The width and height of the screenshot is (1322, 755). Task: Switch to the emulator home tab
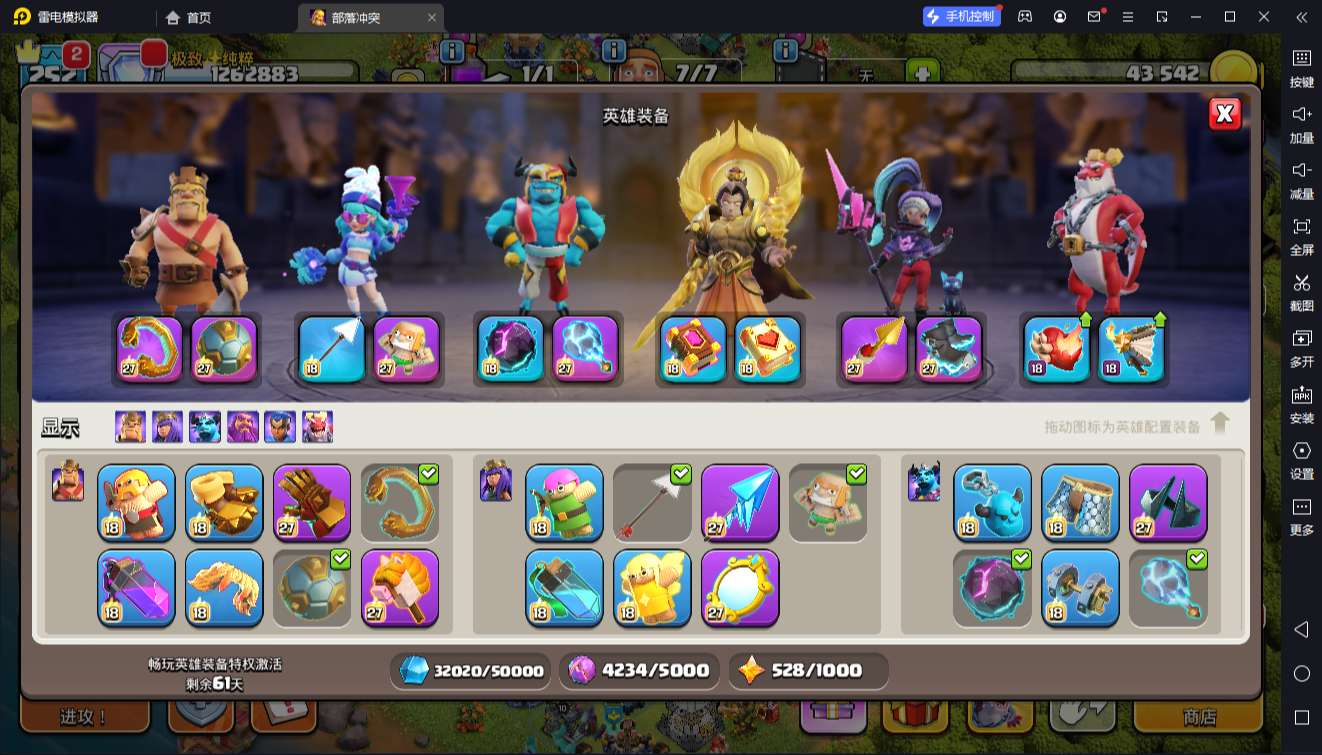[x=188, y=17]
